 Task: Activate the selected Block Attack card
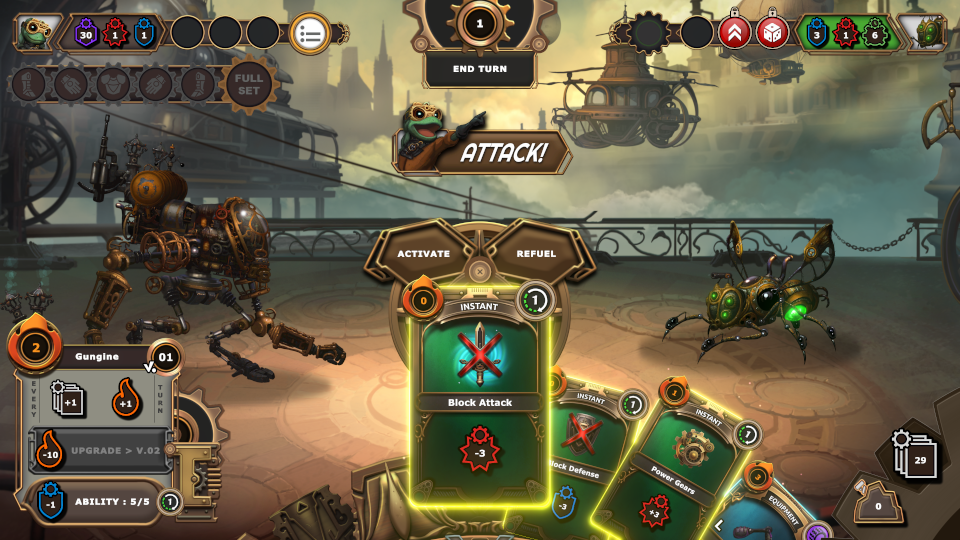tap(423, 254)
